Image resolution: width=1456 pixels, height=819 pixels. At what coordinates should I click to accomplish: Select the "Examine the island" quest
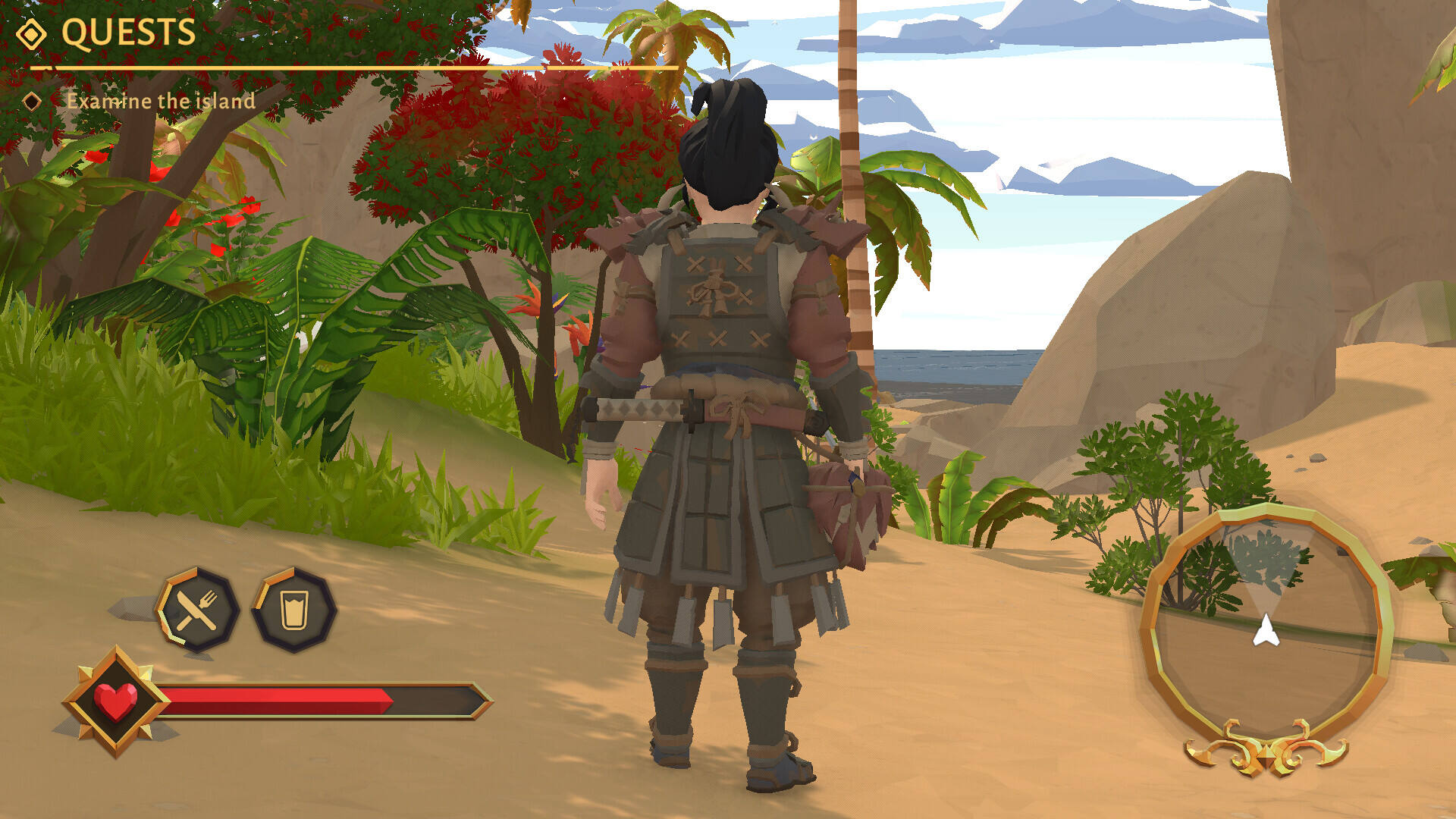(x=160, y=101)
